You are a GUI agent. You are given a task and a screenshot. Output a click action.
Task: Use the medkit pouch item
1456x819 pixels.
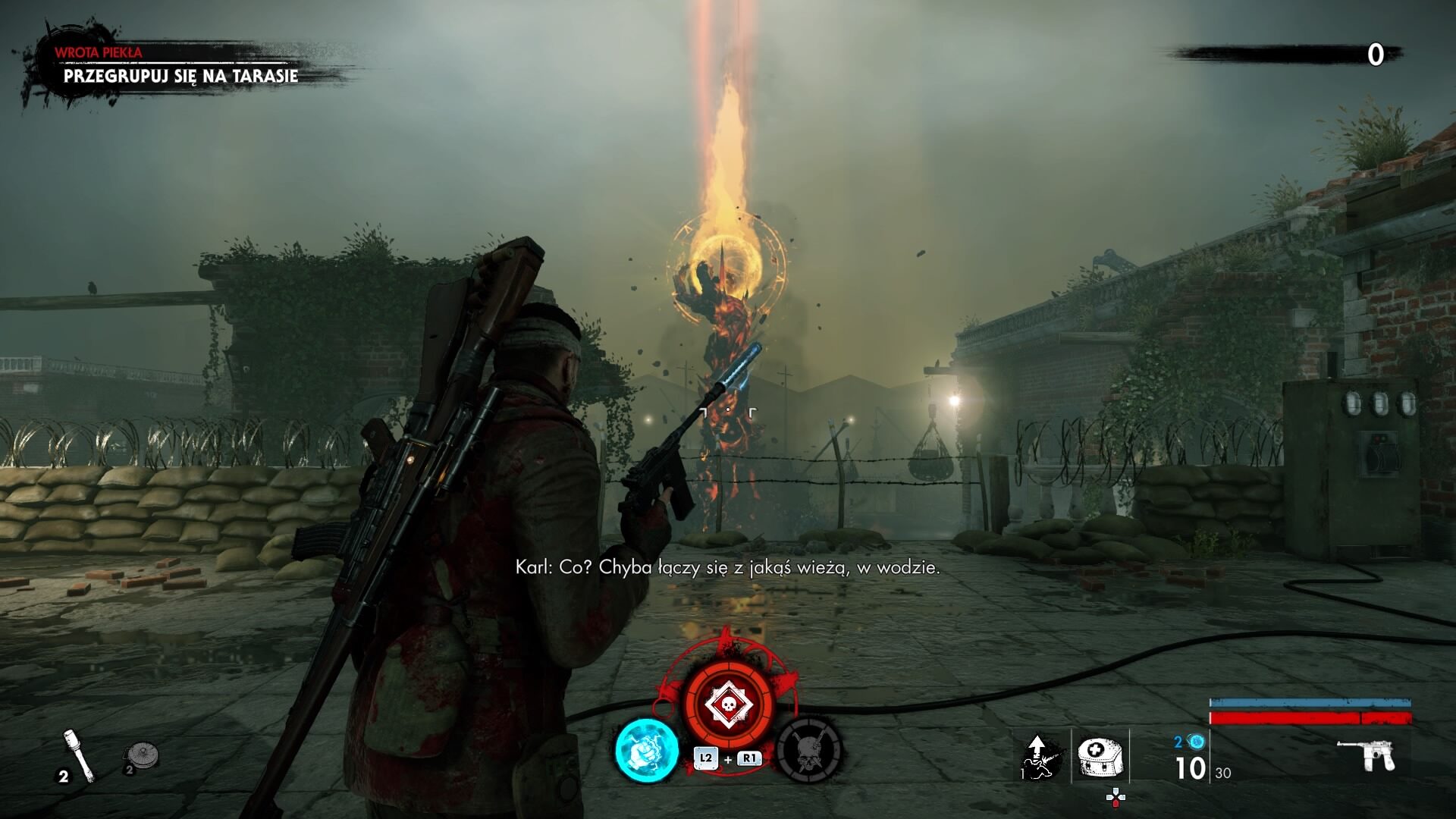click(x=1100, y=755)
